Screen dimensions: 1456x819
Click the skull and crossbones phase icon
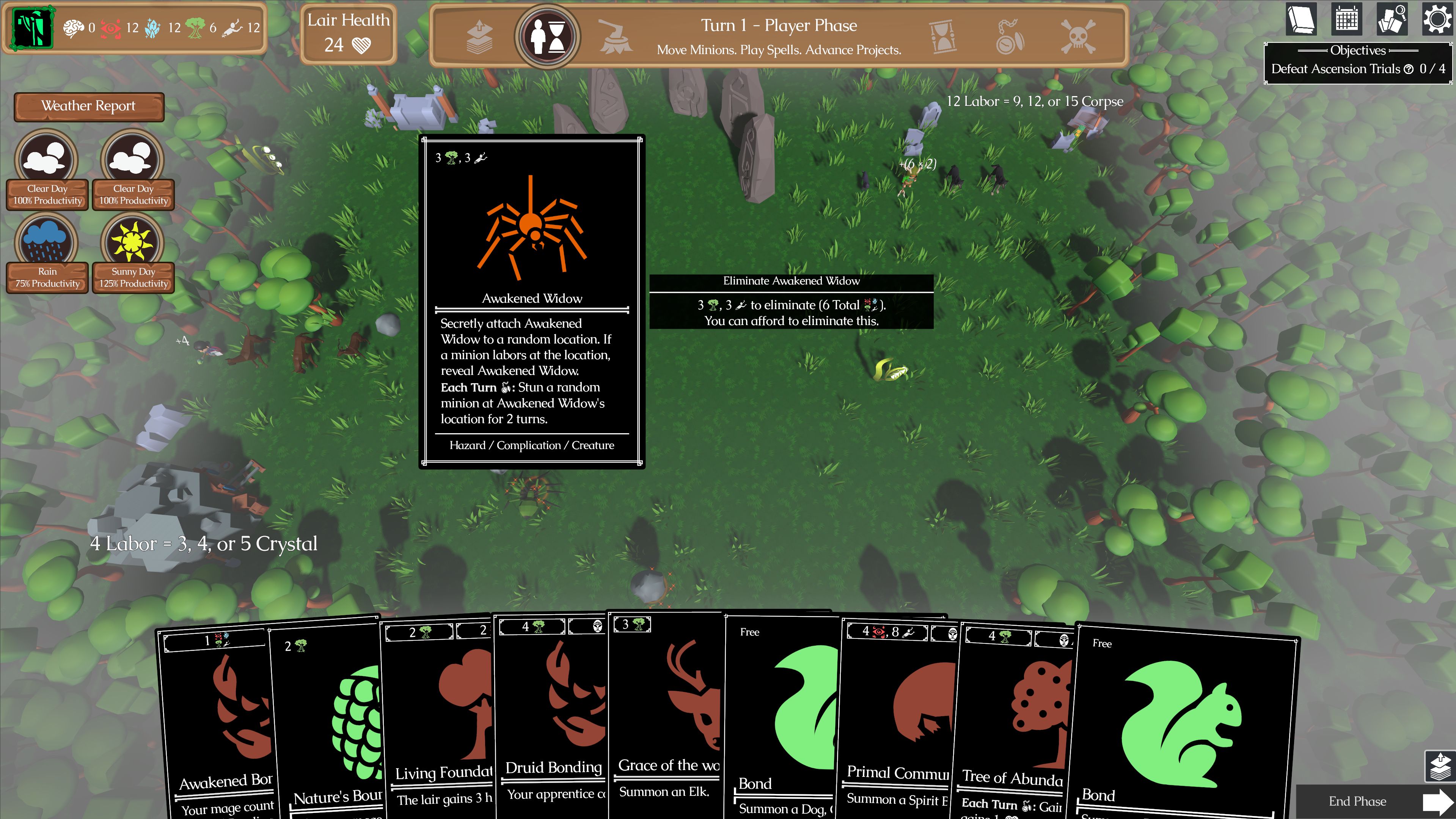pyautogui.click(x=1077, y=36)
